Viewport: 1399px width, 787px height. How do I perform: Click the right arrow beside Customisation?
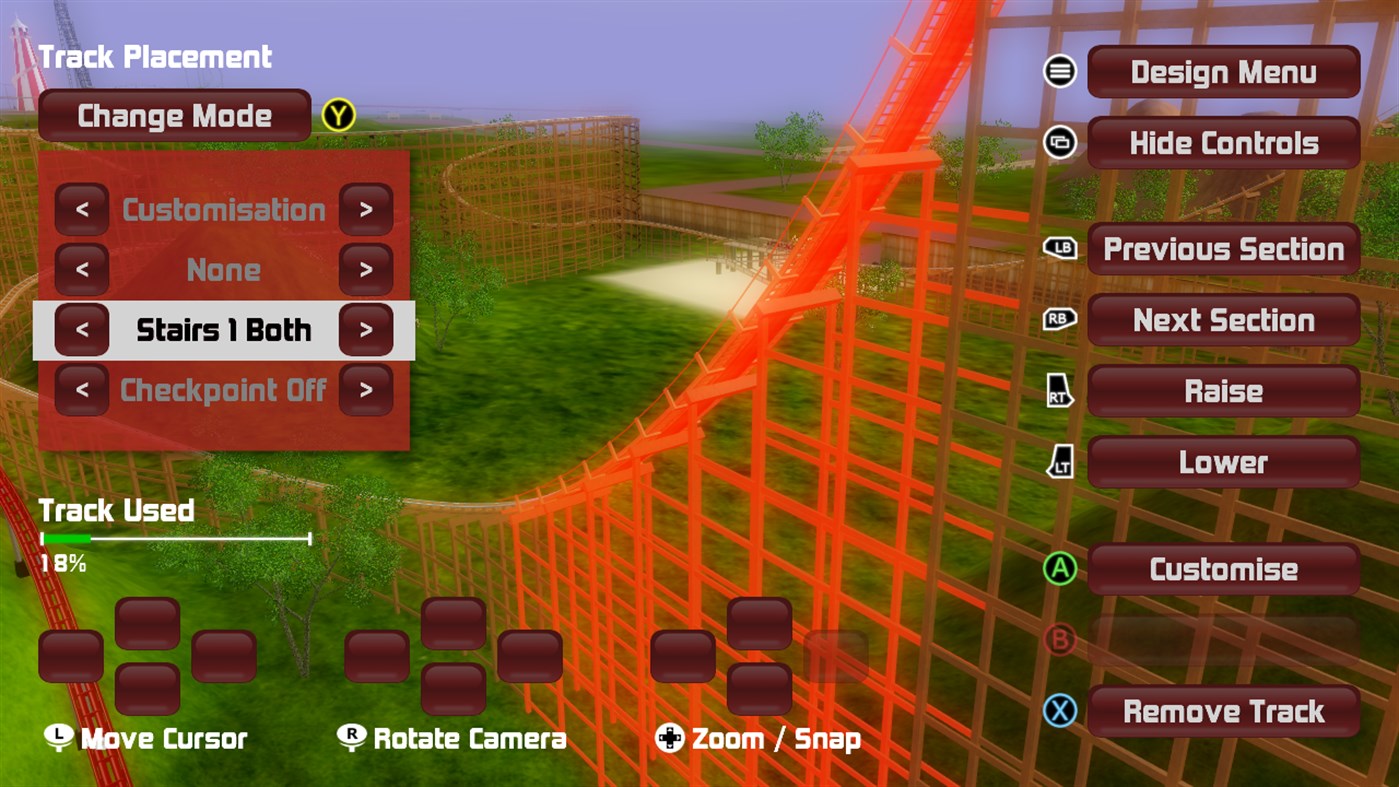coord(366,209)
